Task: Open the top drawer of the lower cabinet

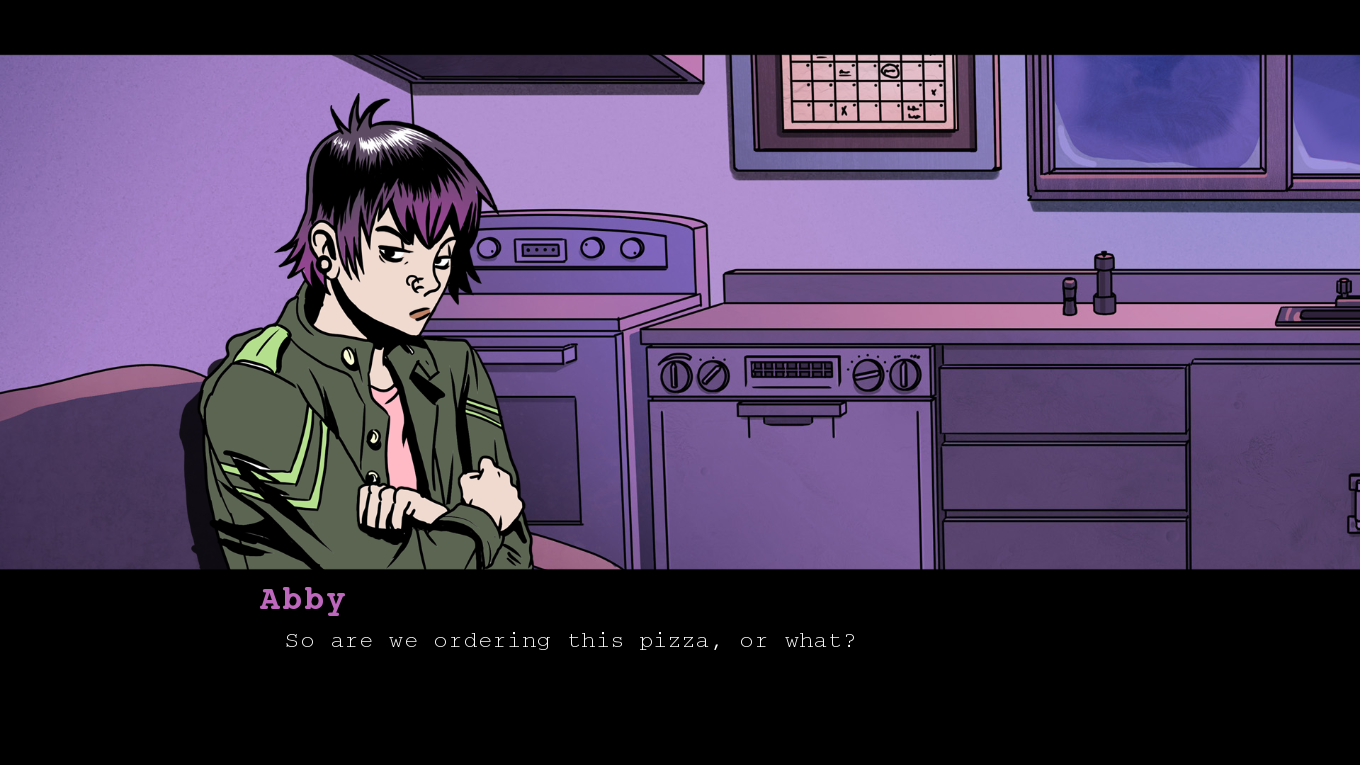Action: point(1060,400)
